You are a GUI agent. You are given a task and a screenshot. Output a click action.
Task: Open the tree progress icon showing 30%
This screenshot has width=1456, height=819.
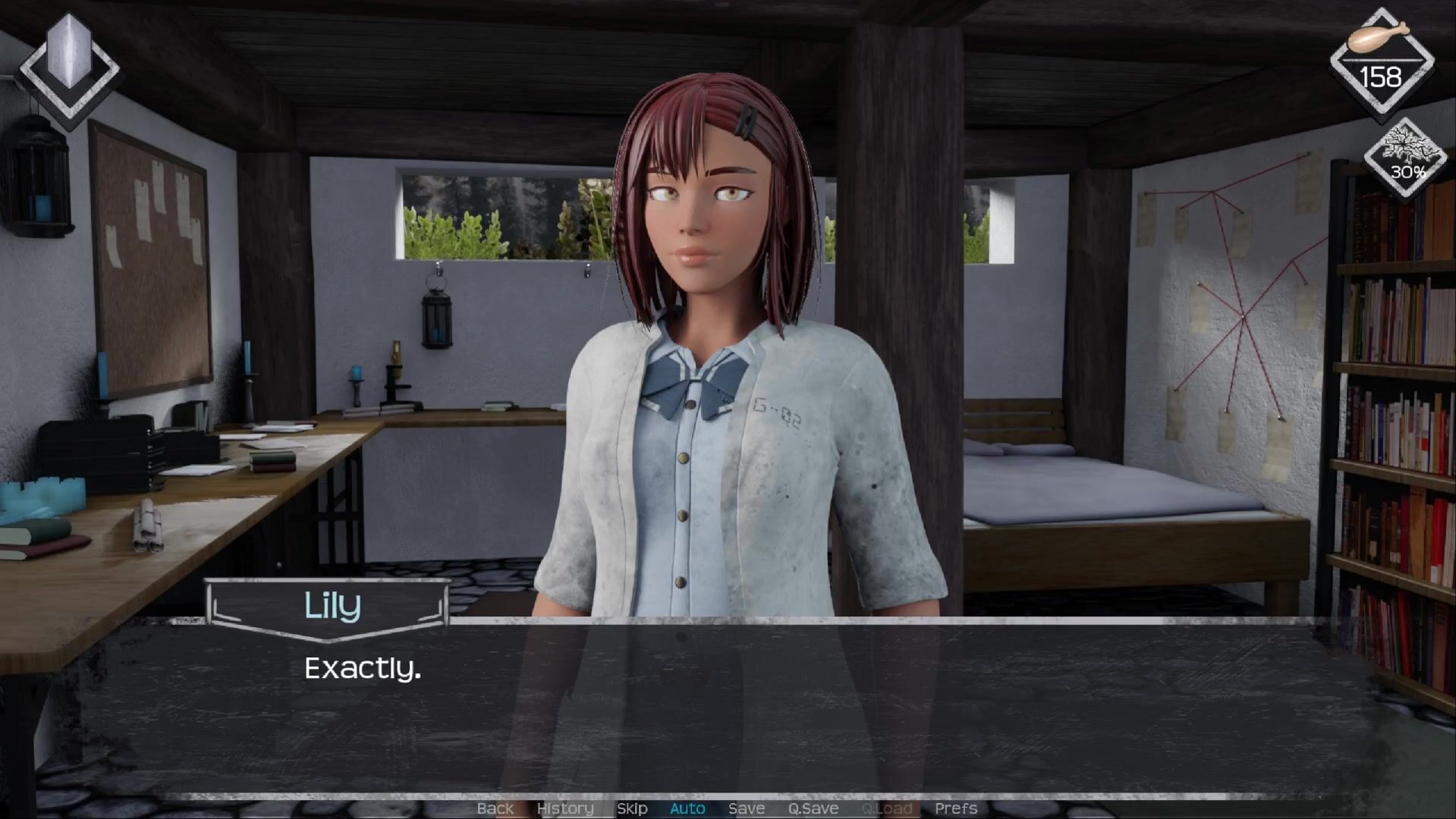coord(1407,158)
